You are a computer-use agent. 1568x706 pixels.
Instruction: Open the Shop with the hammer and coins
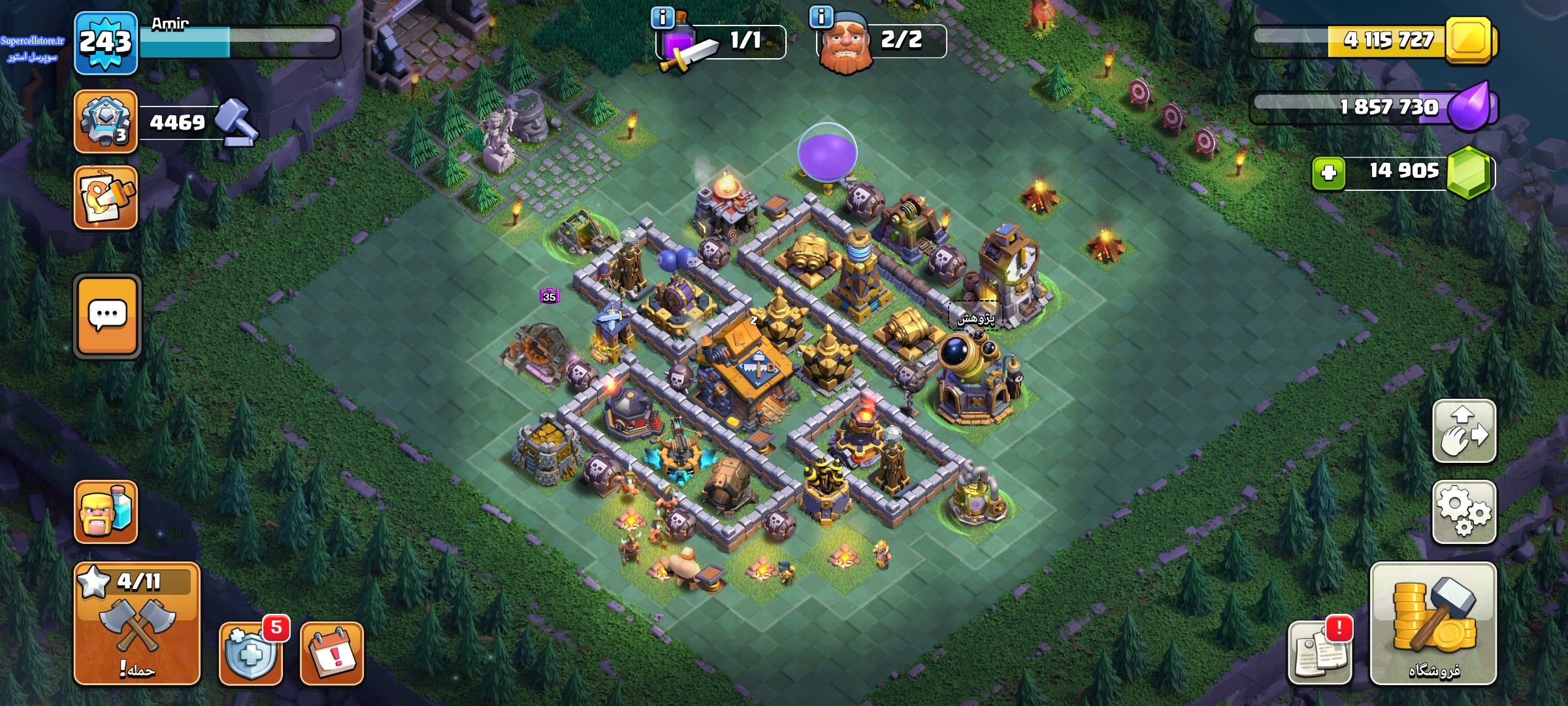(1433, 623)
